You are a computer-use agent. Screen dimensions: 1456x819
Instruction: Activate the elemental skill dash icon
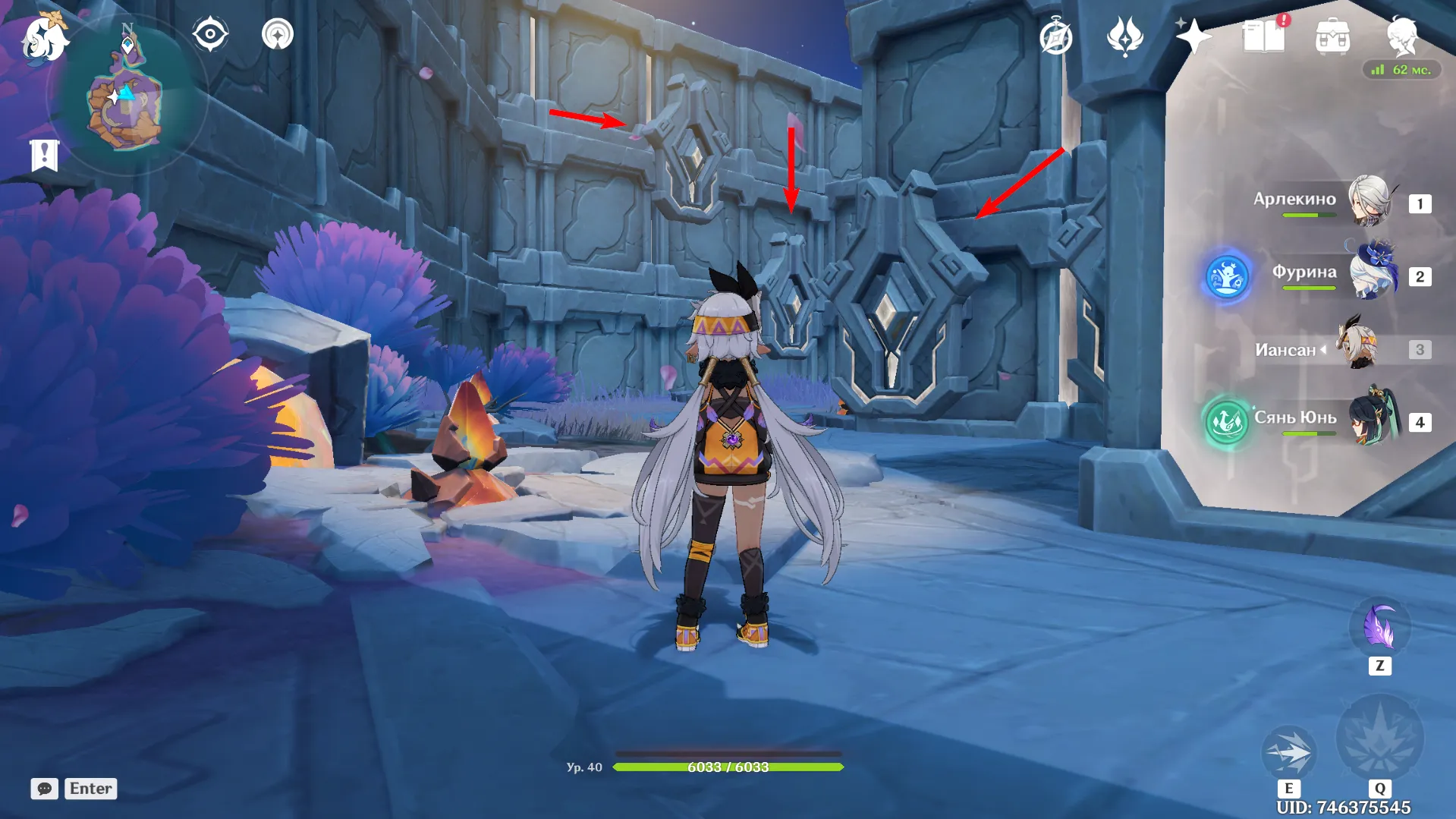click(1288, 751)
